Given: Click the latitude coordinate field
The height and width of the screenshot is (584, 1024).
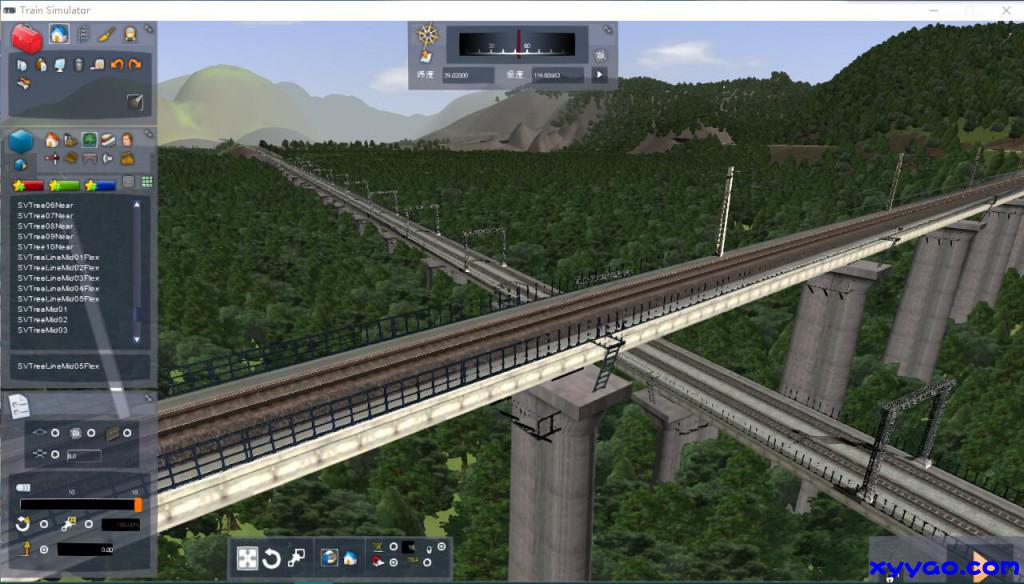Looking at the screenshot, I should pos(468,75).
